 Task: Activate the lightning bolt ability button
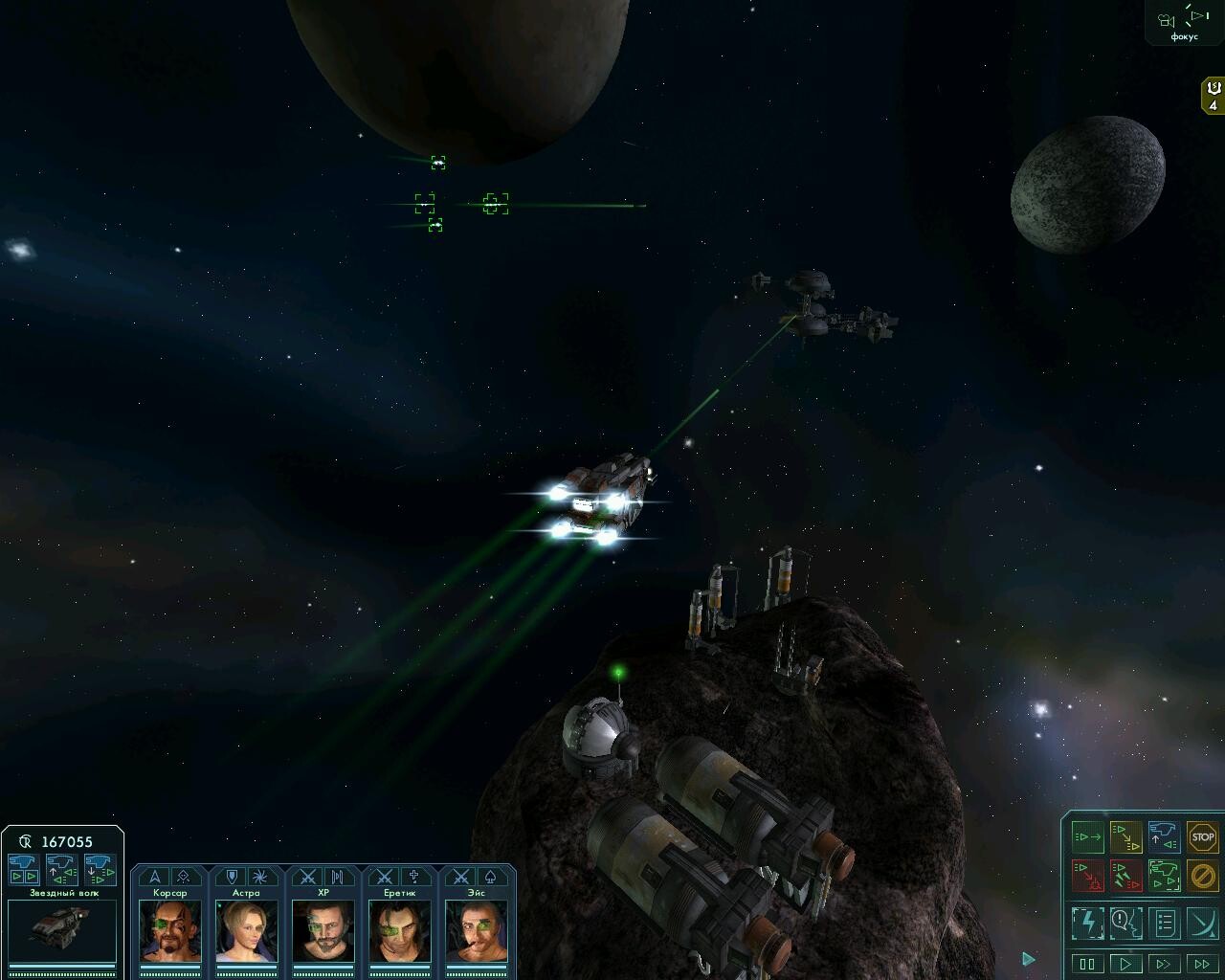click(1088, 923)
